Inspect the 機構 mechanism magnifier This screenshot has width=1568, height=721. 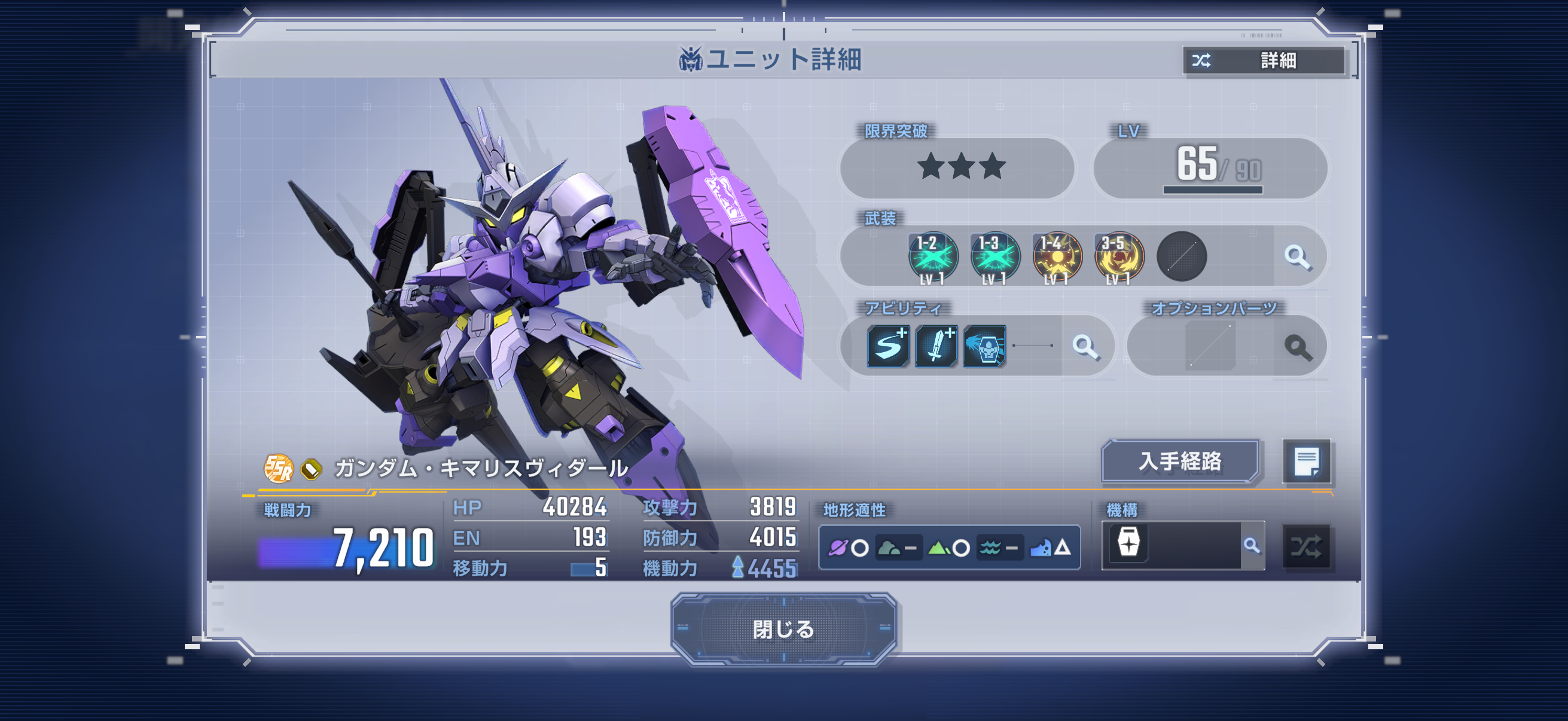click(x=1252, y=546)
